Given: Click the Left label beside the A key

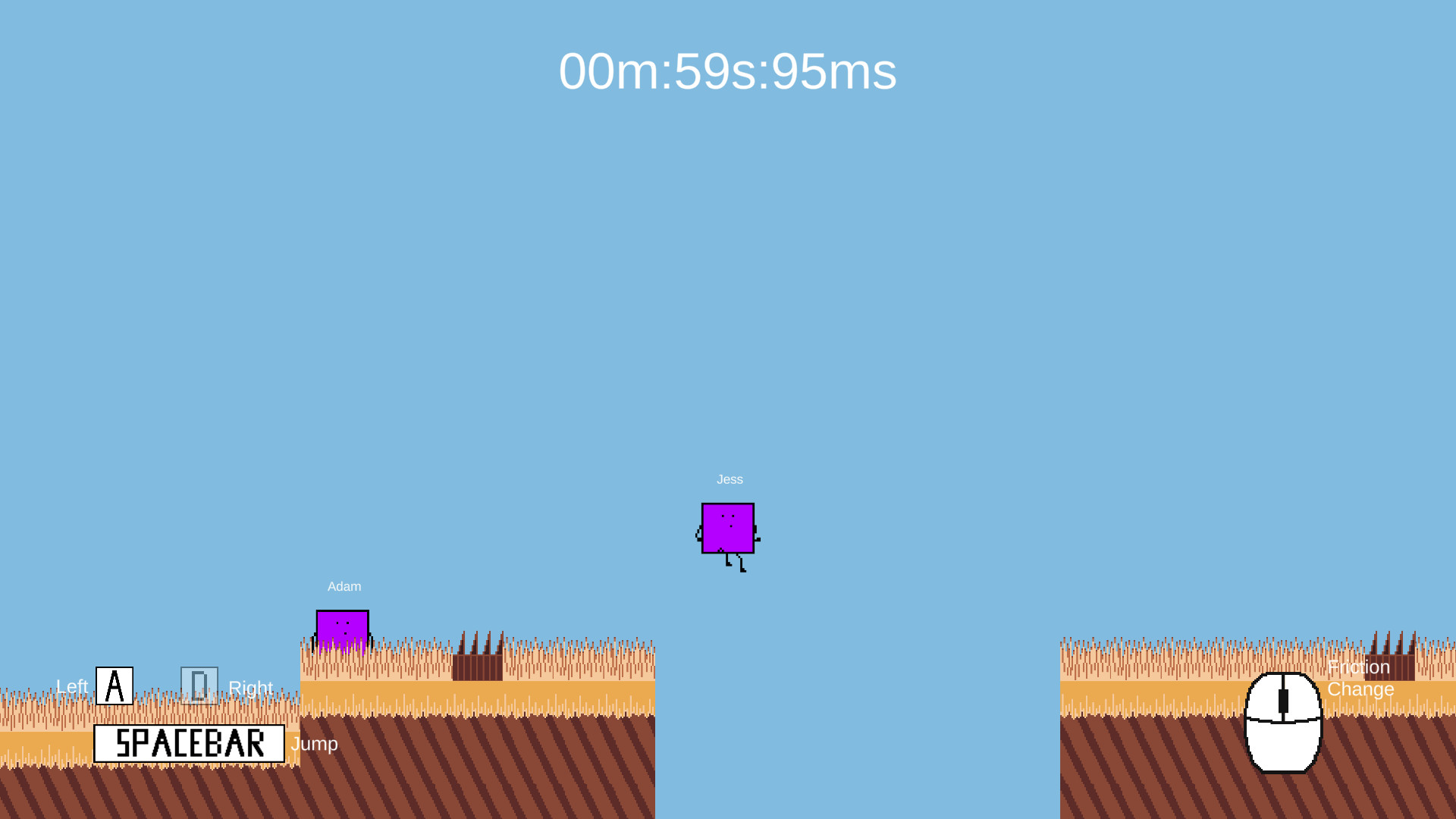Looking at the screenshot, I should coord(72,687).
